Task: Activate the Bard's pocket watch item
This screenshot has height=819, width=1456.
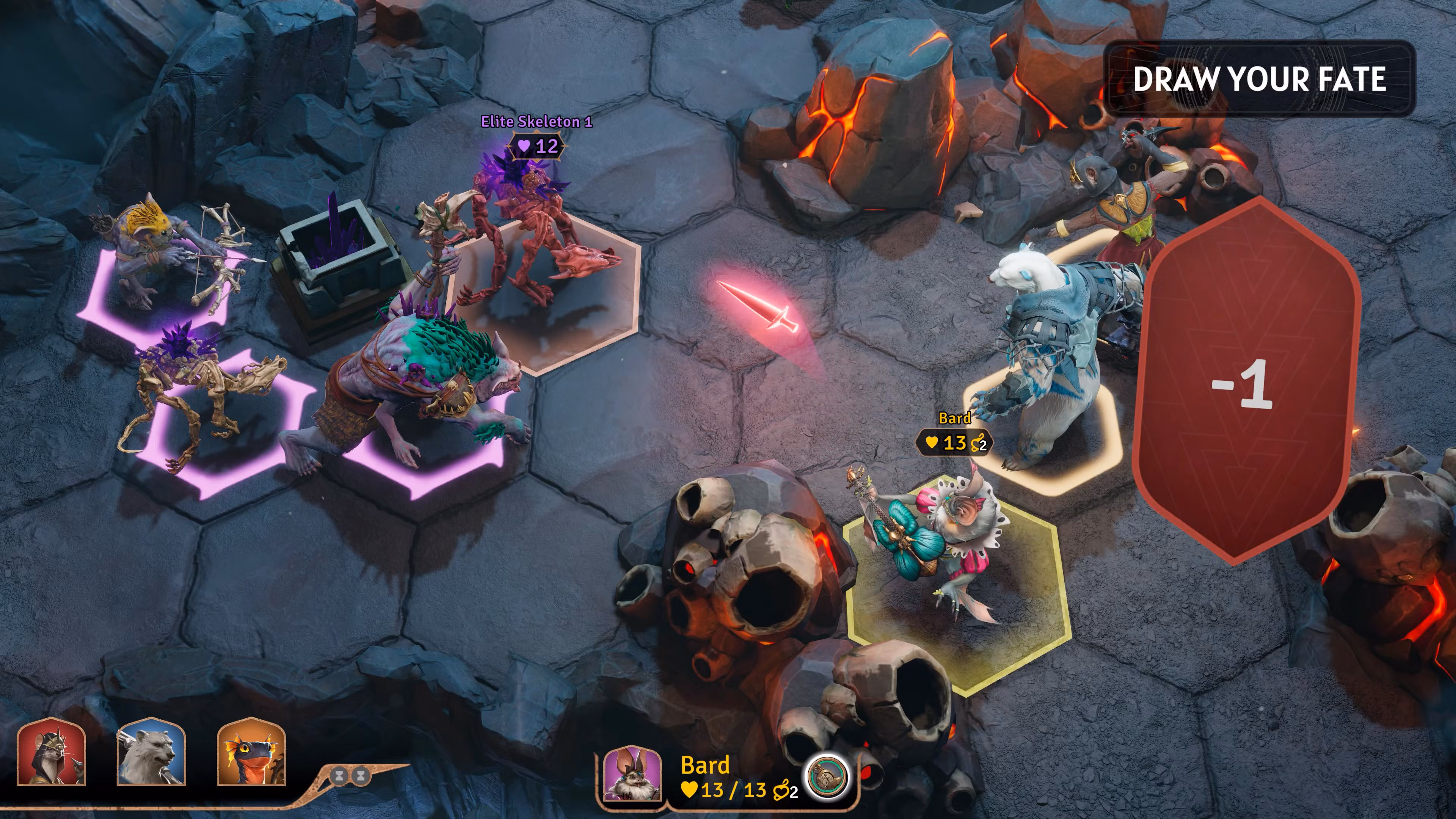Action: 827,777
